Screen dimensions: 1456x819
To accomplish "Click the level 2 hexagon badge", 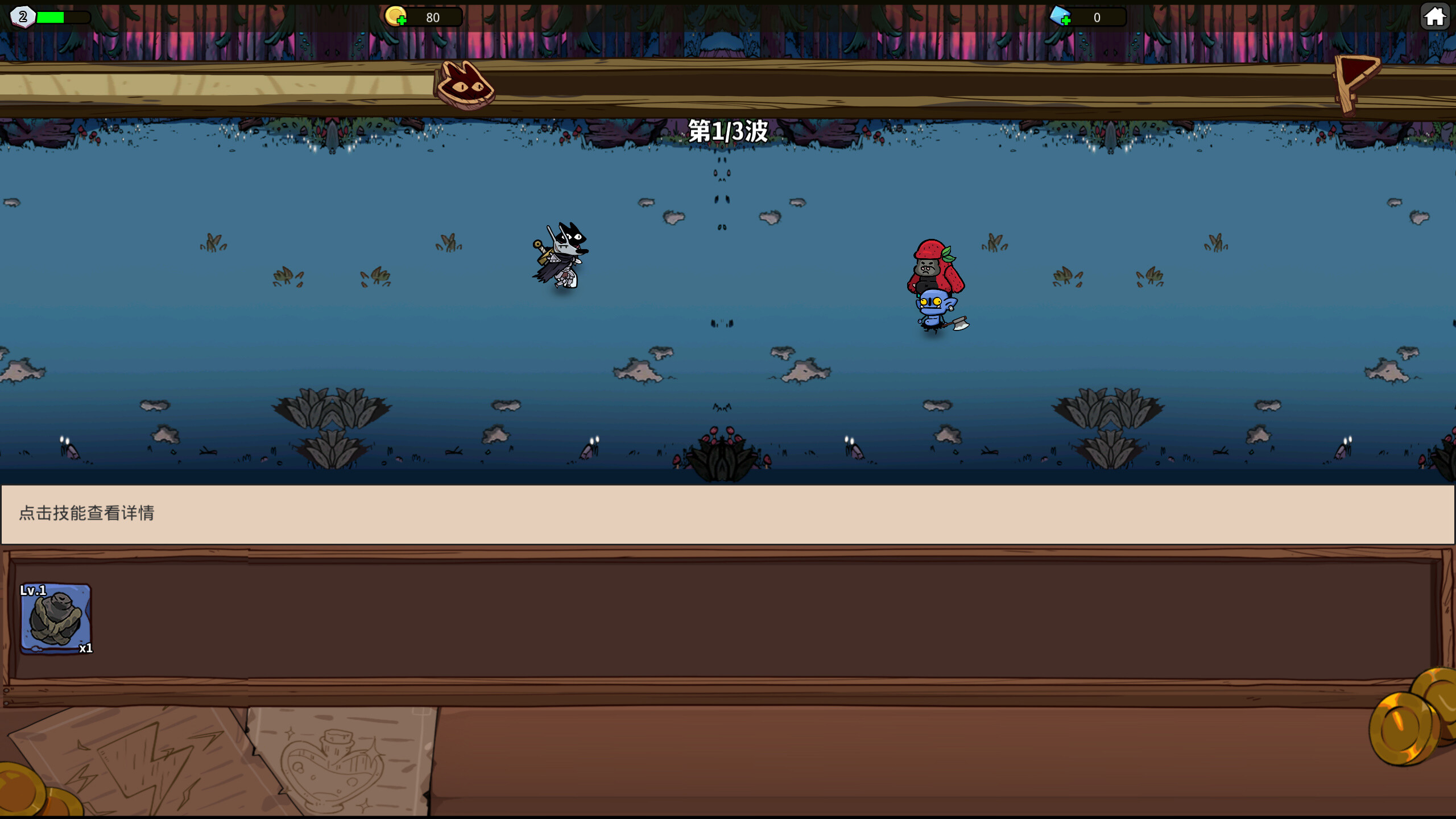I will point(22,18).
